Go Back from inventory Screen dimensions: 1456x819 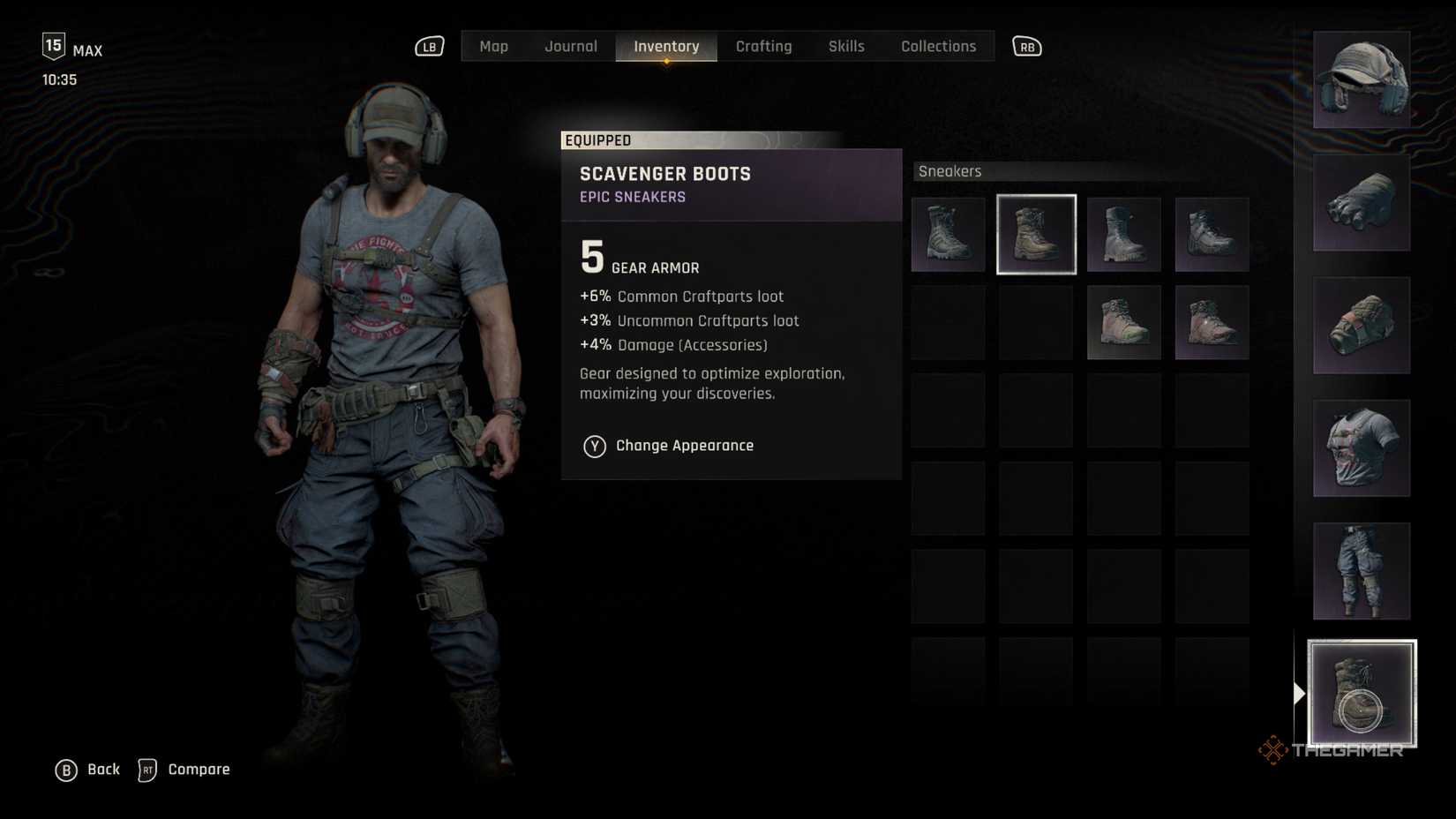(x=87, y=770)
